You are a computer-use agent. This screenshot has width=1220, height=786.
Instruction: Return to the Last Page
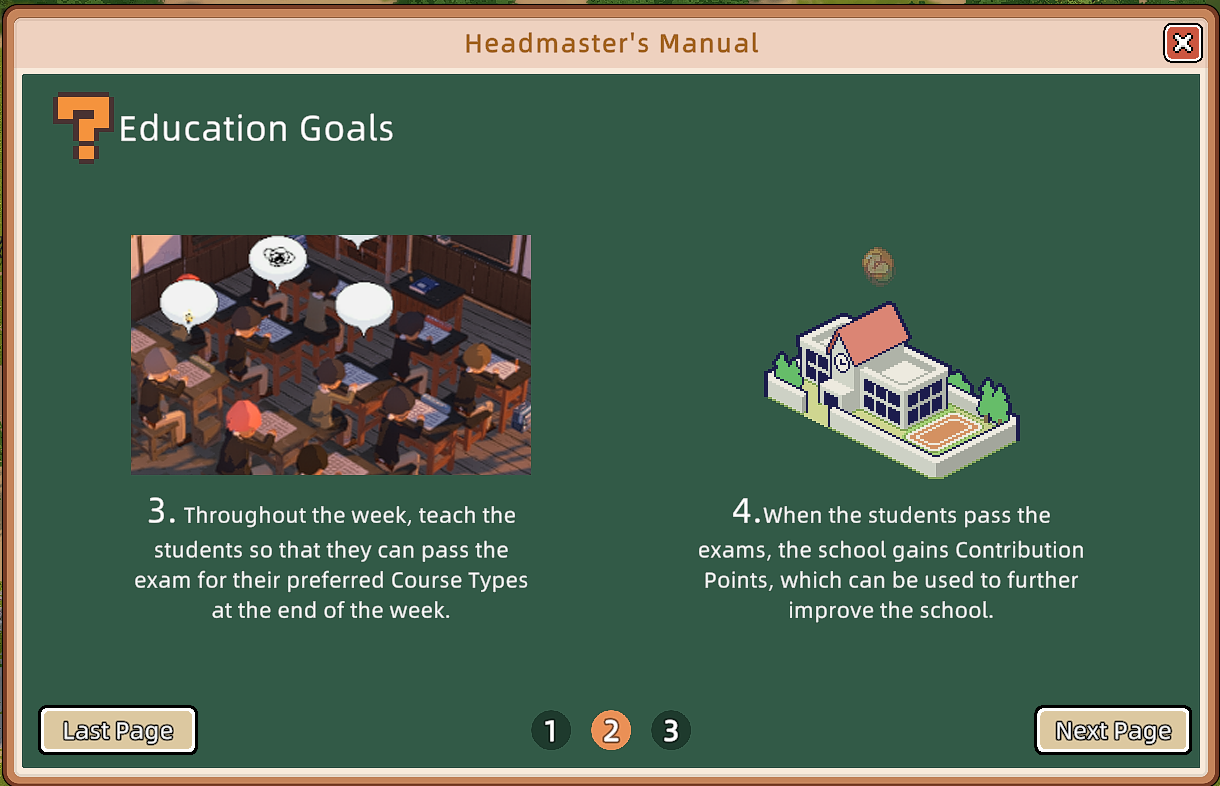[118, 731]
